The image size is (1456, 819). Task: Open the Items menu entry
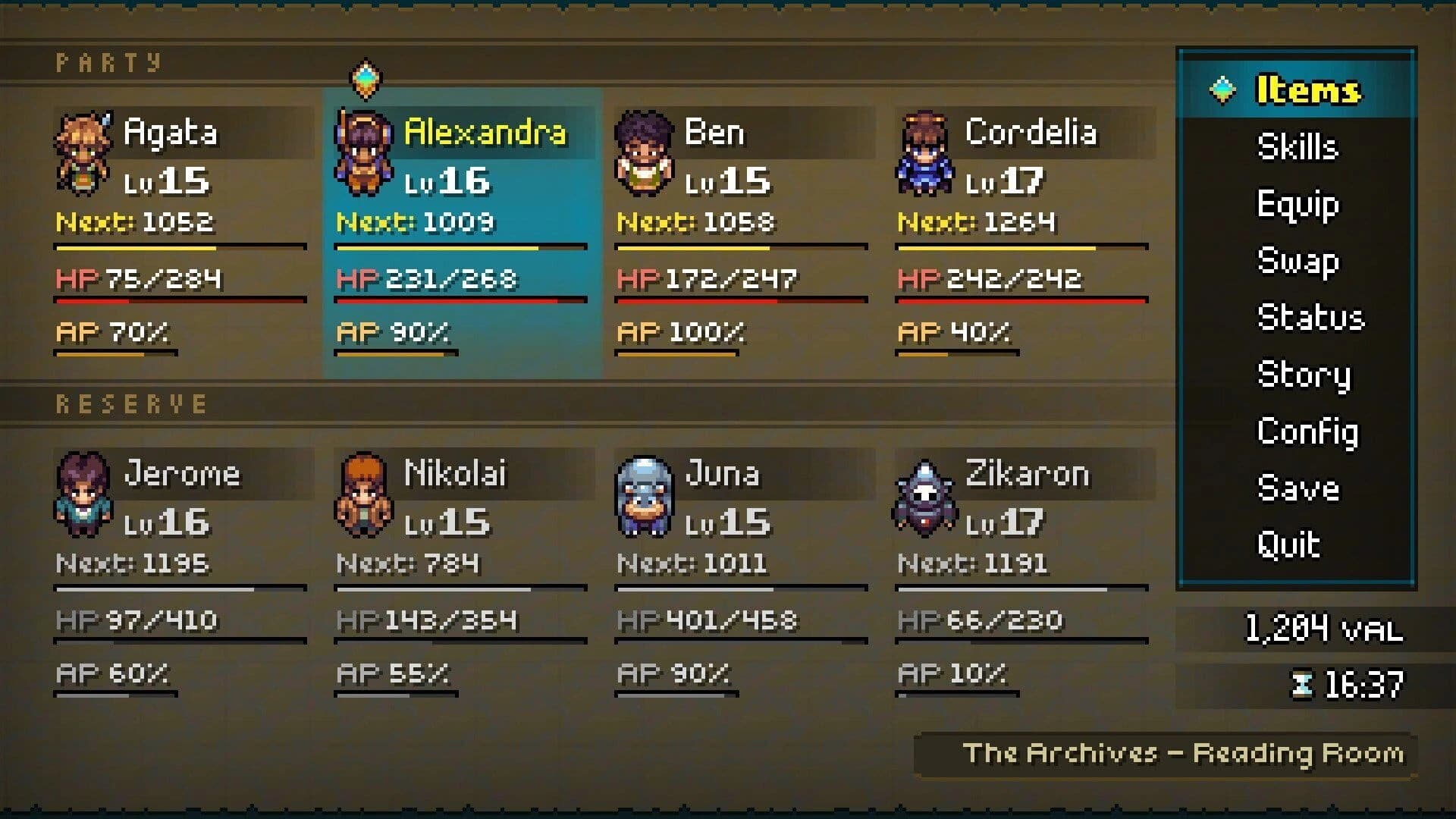[x=1308, y=89]
